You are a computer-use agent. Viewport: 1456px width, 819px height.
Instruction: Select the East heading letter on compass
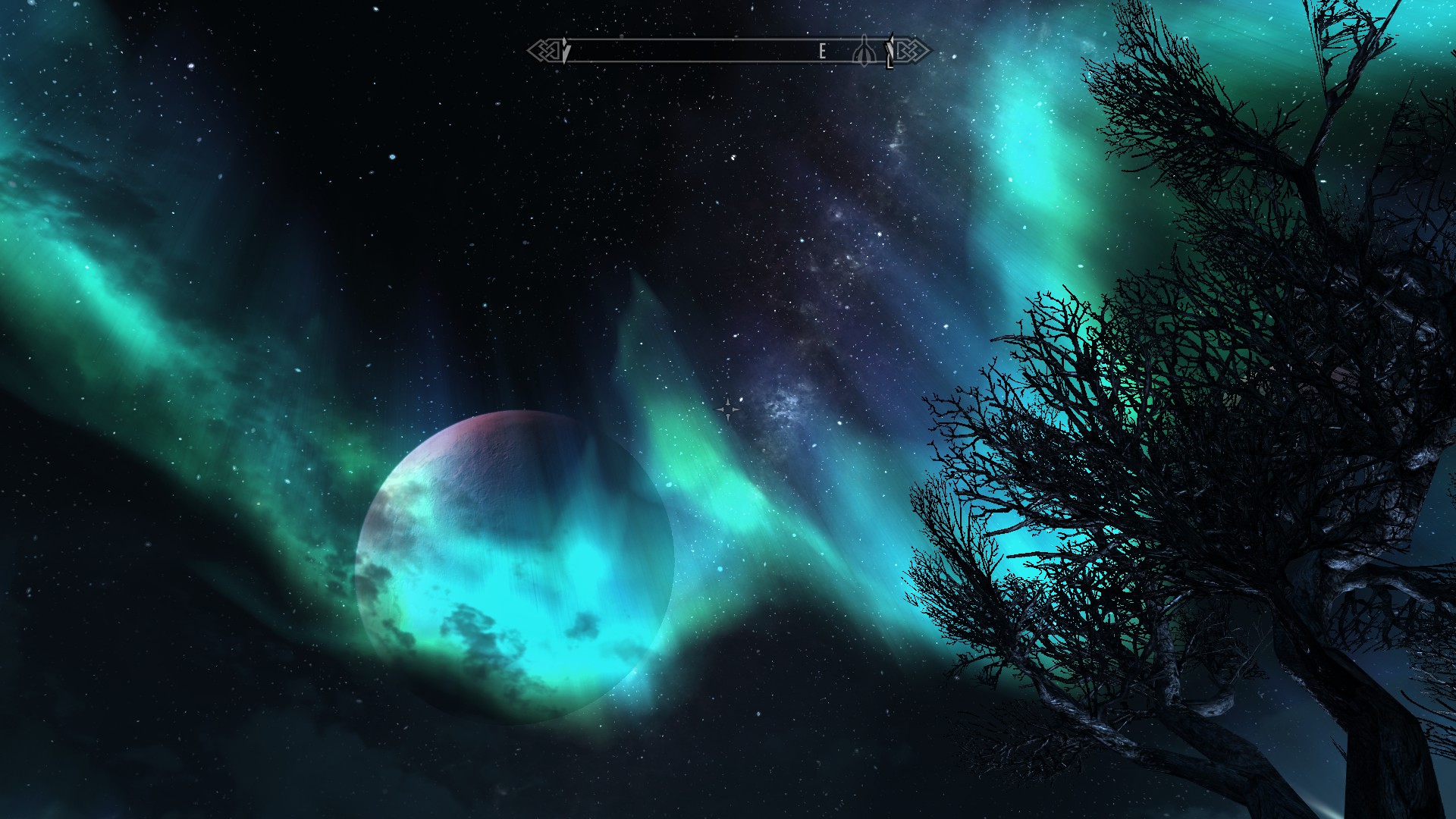[x=822, y=52]
